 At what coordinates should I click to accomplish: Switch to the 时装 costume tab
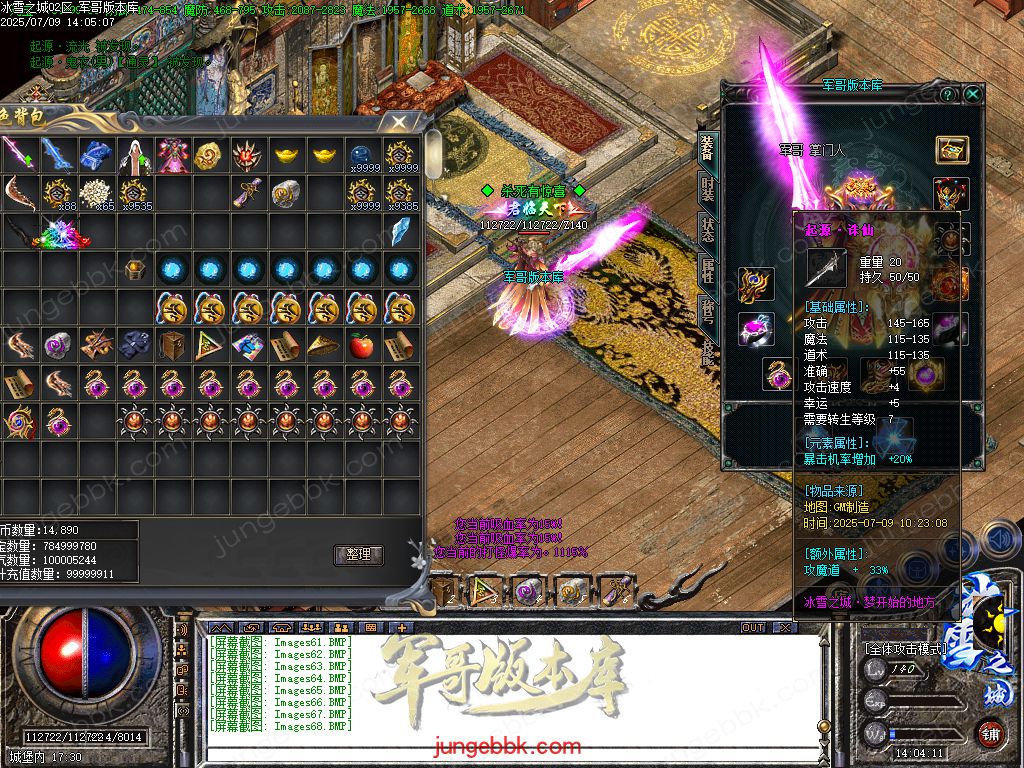coord(707,190)
